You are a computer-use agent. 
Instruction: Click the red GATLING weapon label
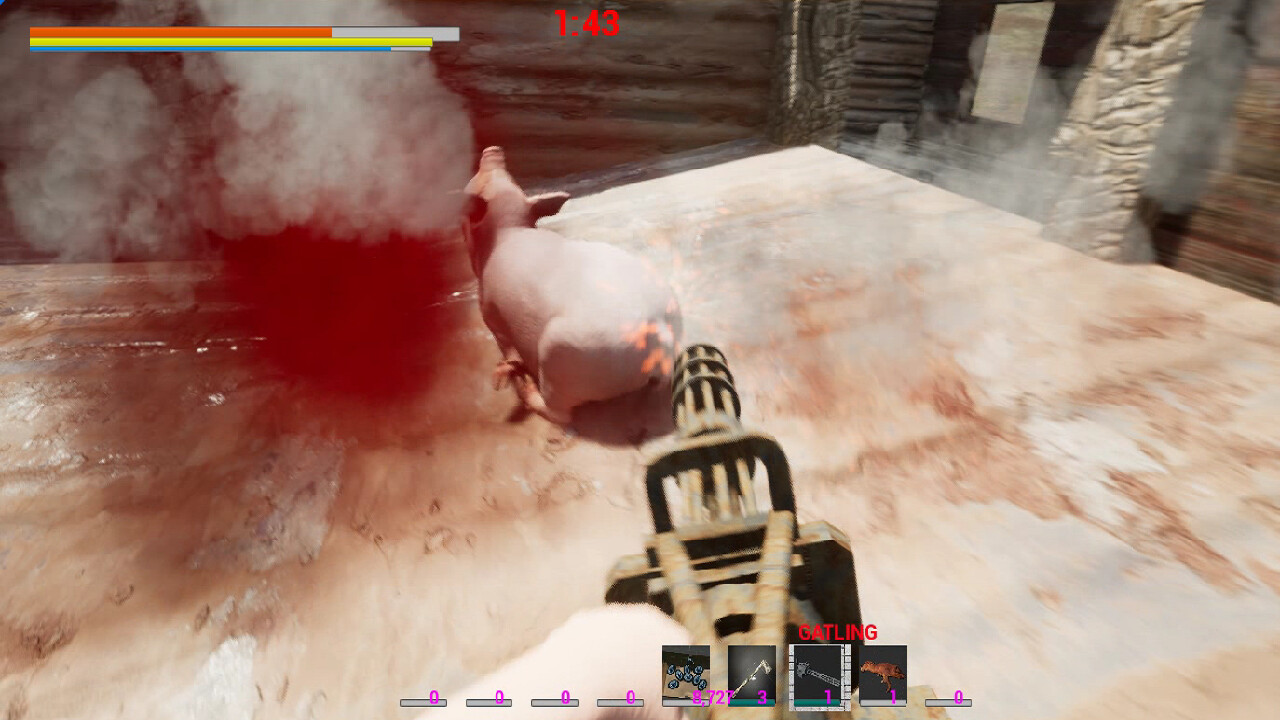[838, 632]
